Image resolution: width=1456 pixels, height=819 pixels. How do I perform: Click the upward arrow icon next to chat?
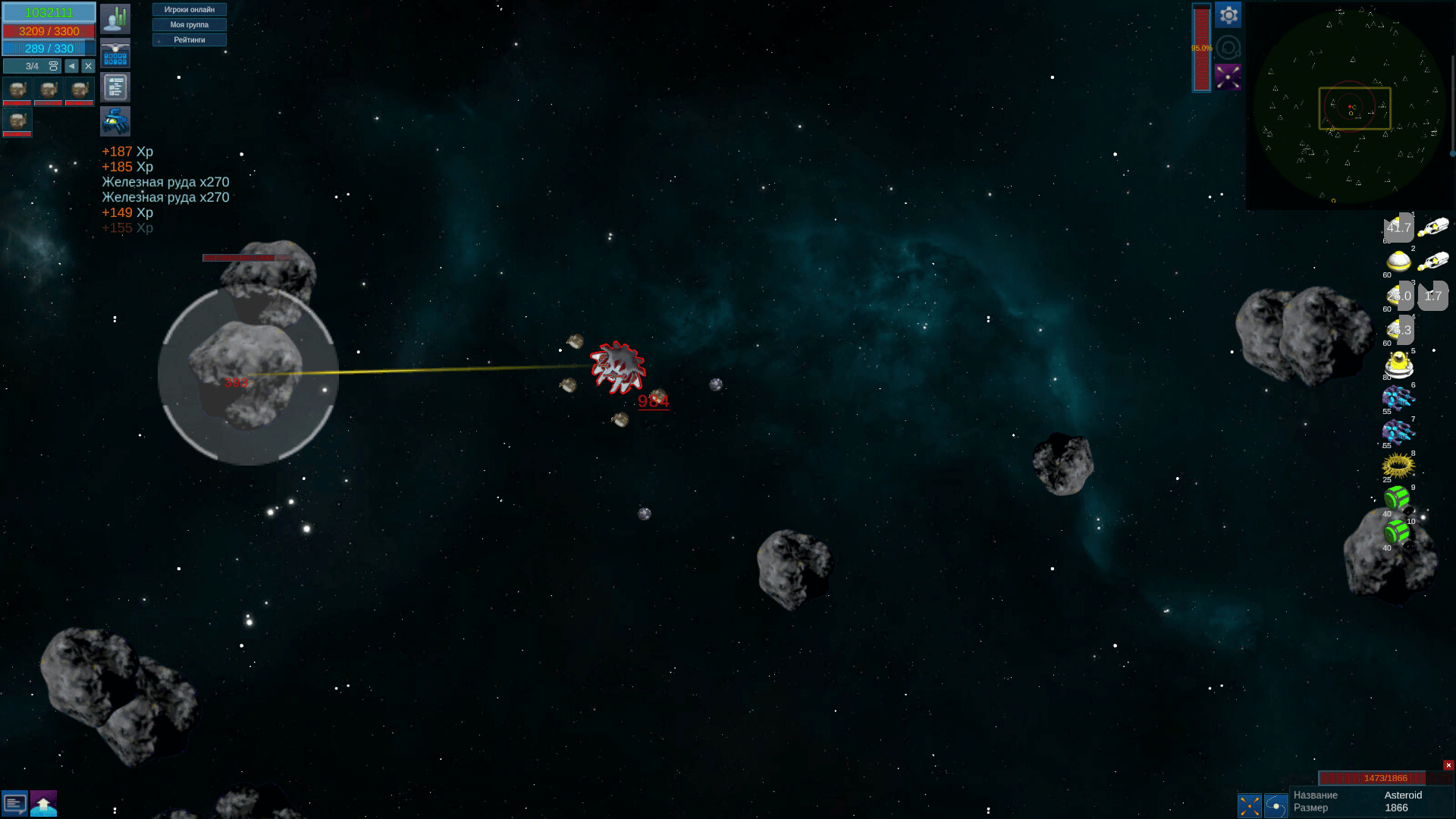click(44, 803)
